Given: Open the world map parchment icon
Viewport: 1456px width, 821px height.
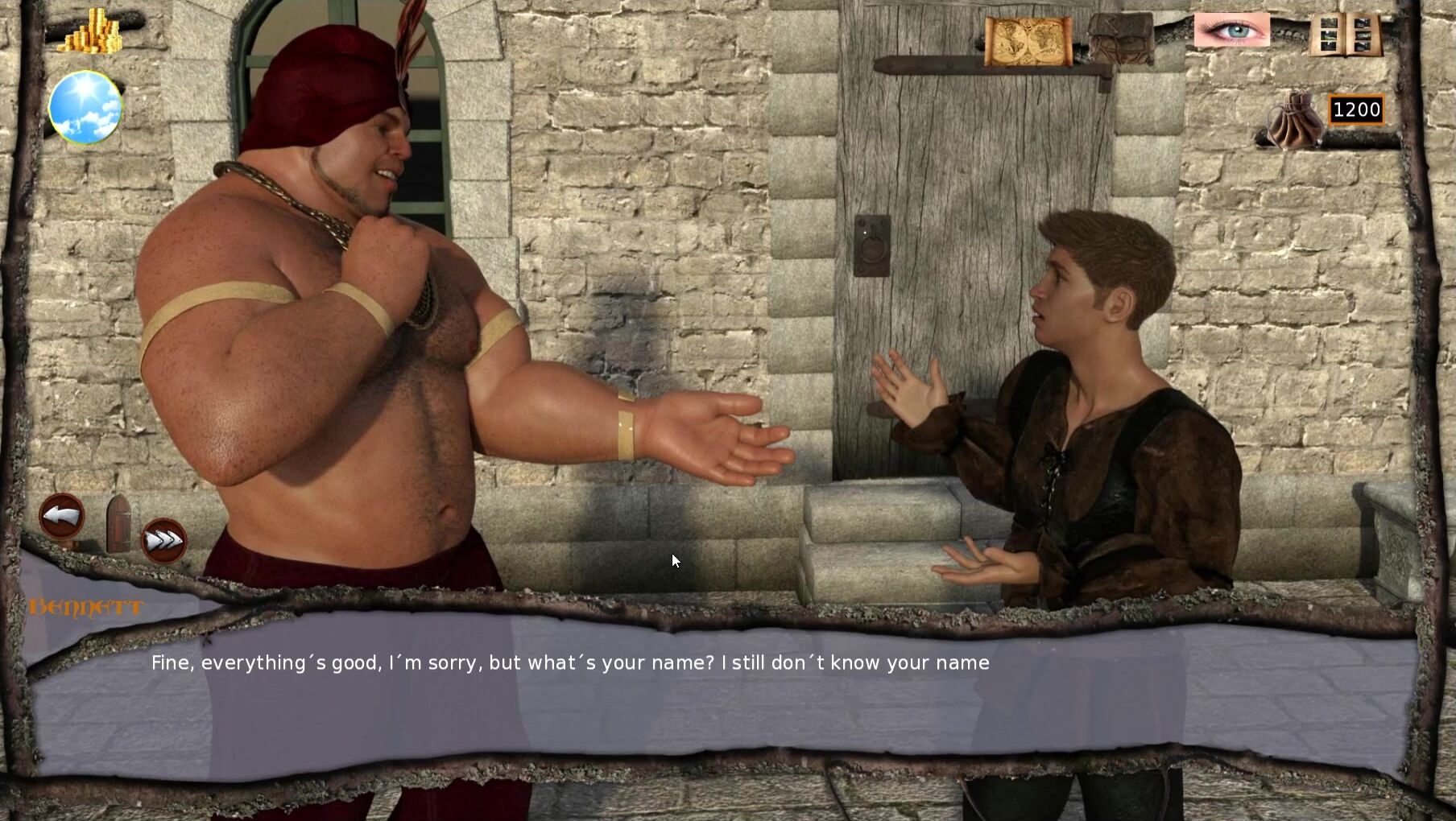Looking at the screenshot, I should click(x=1028, y=40).
